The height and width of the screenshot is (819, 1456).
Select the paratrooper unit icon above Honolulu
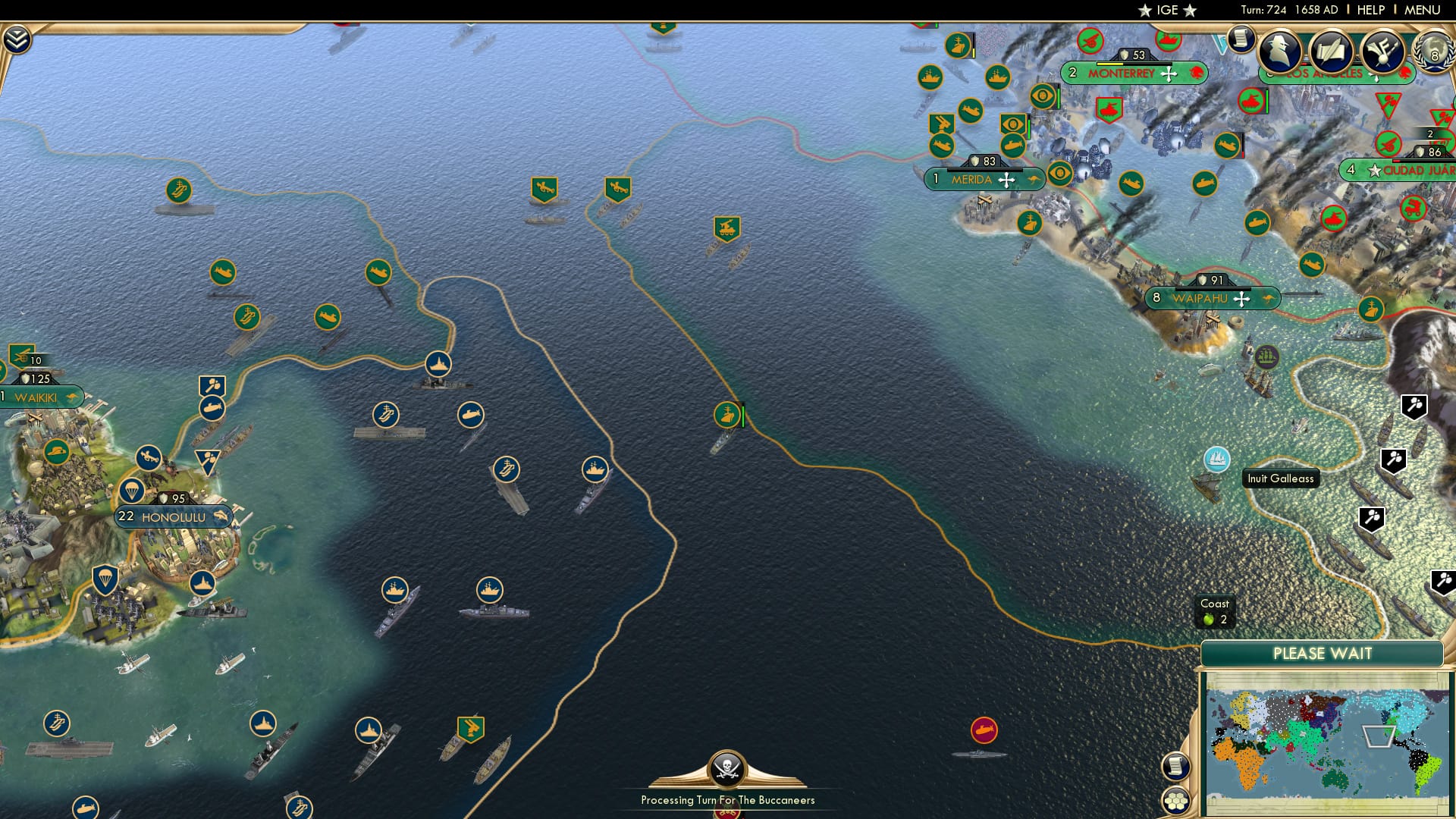click(x=131, y=491)
